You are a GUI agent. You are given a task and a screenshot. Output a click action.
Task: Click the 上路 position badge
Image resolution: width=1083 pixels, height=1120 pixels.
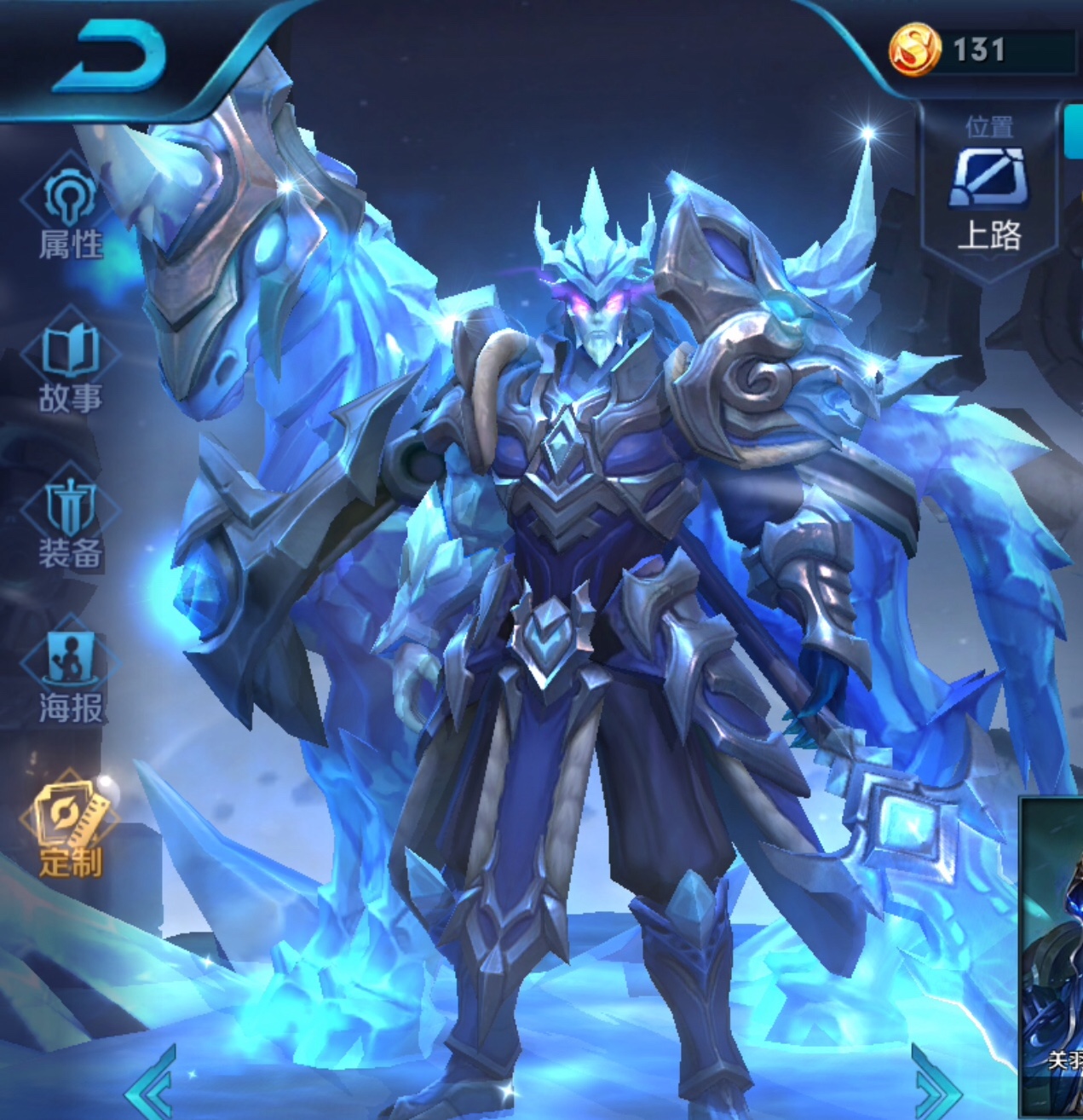point(989,196)
